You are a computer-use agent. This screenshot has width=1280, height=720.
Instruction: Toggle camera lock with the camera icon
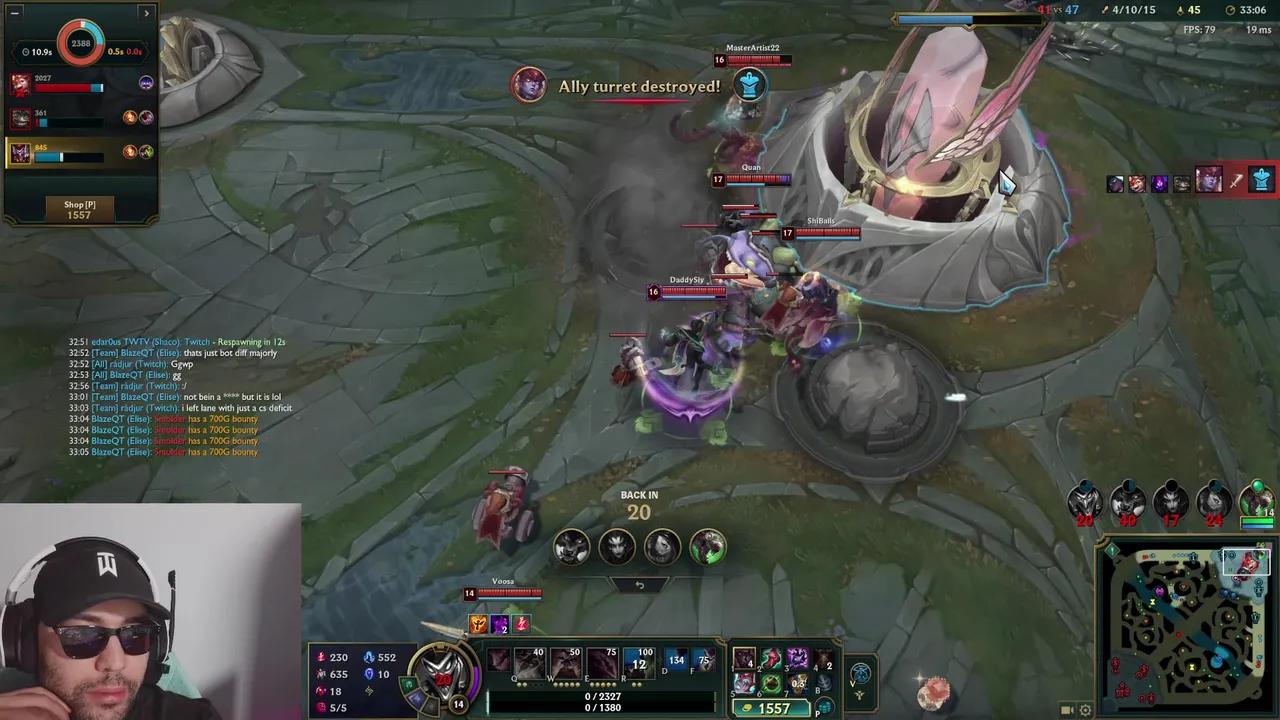coord(1067,709)
